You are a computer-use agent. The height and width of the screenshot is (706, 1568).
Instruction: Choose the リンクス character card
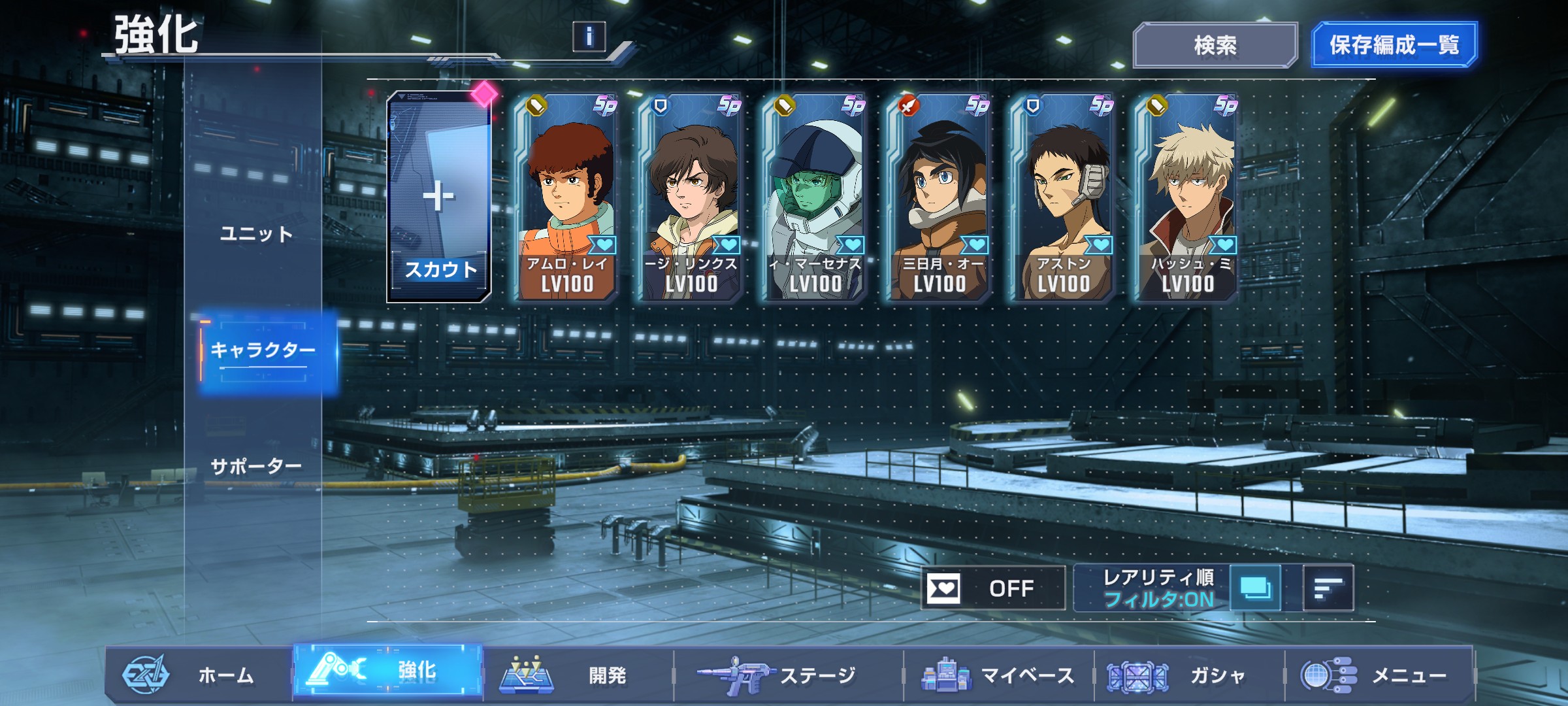pyautogui.click(x=691, y=197)
